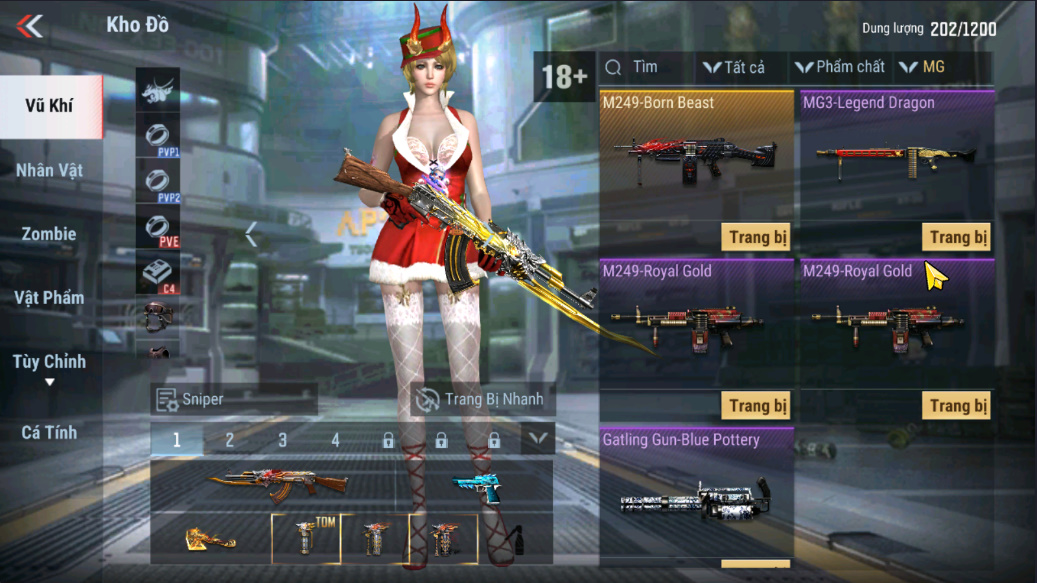Activate the Trang Bị Nhanh quick equip button
The width and height of the screenshot is (1037, 583).
pos(483,399)
